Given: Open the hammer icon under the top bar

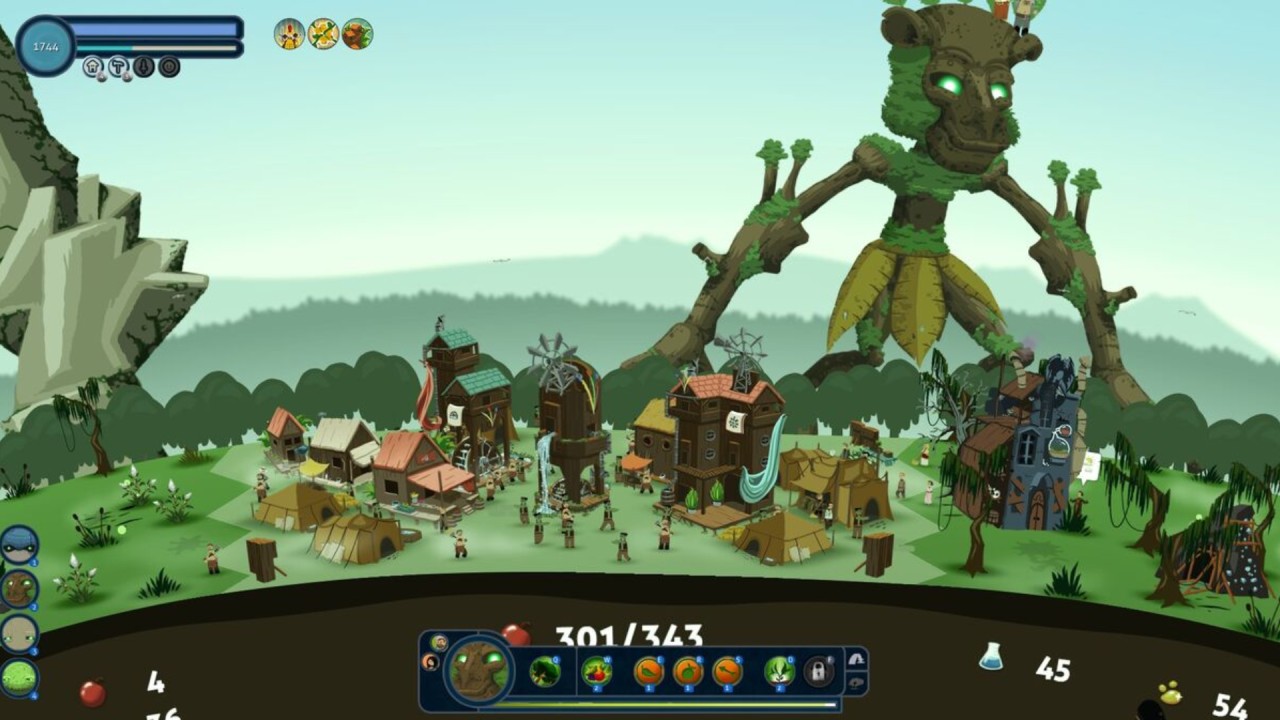Looking at the screenshot, I should click(119, 67).
